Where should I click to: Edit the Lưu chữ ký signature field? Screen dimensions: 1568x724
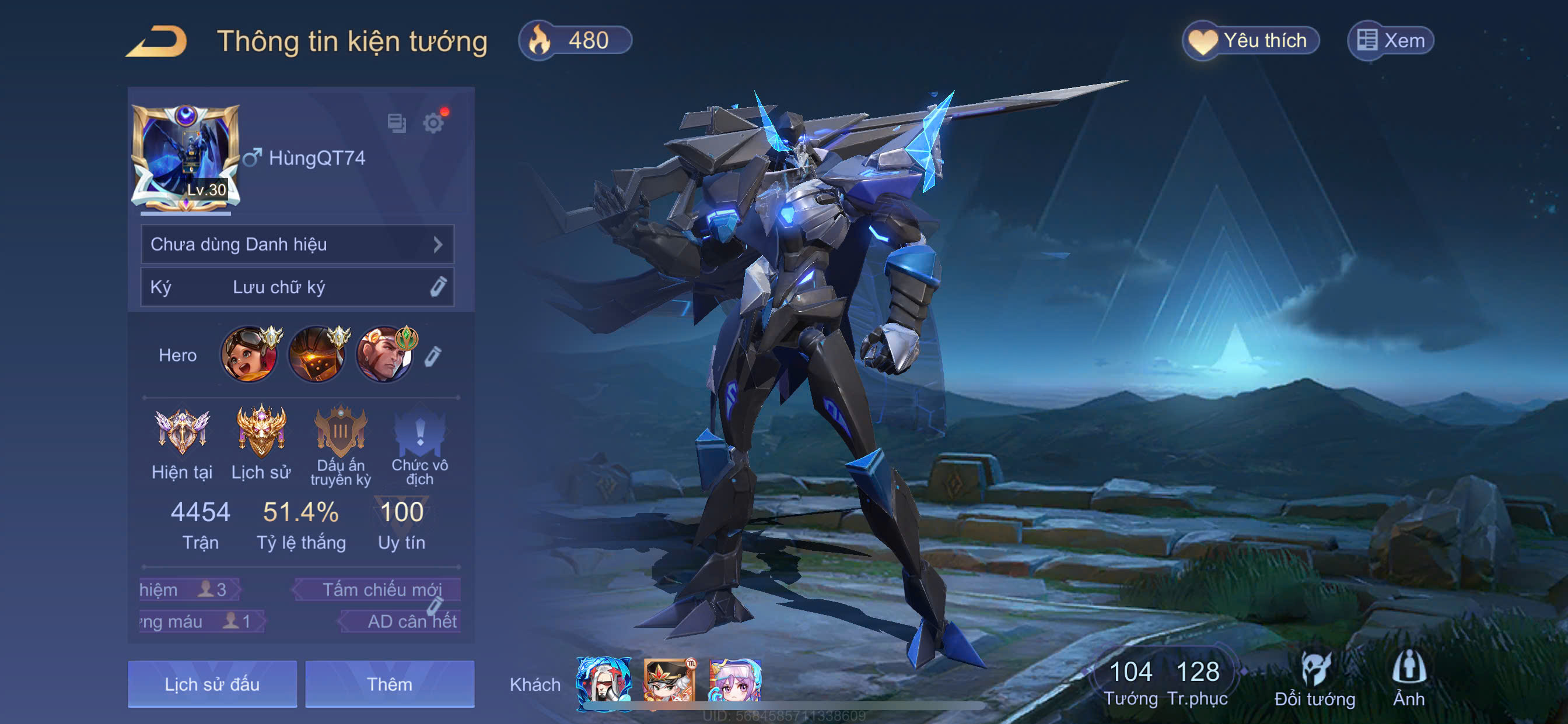pos(297,287)
